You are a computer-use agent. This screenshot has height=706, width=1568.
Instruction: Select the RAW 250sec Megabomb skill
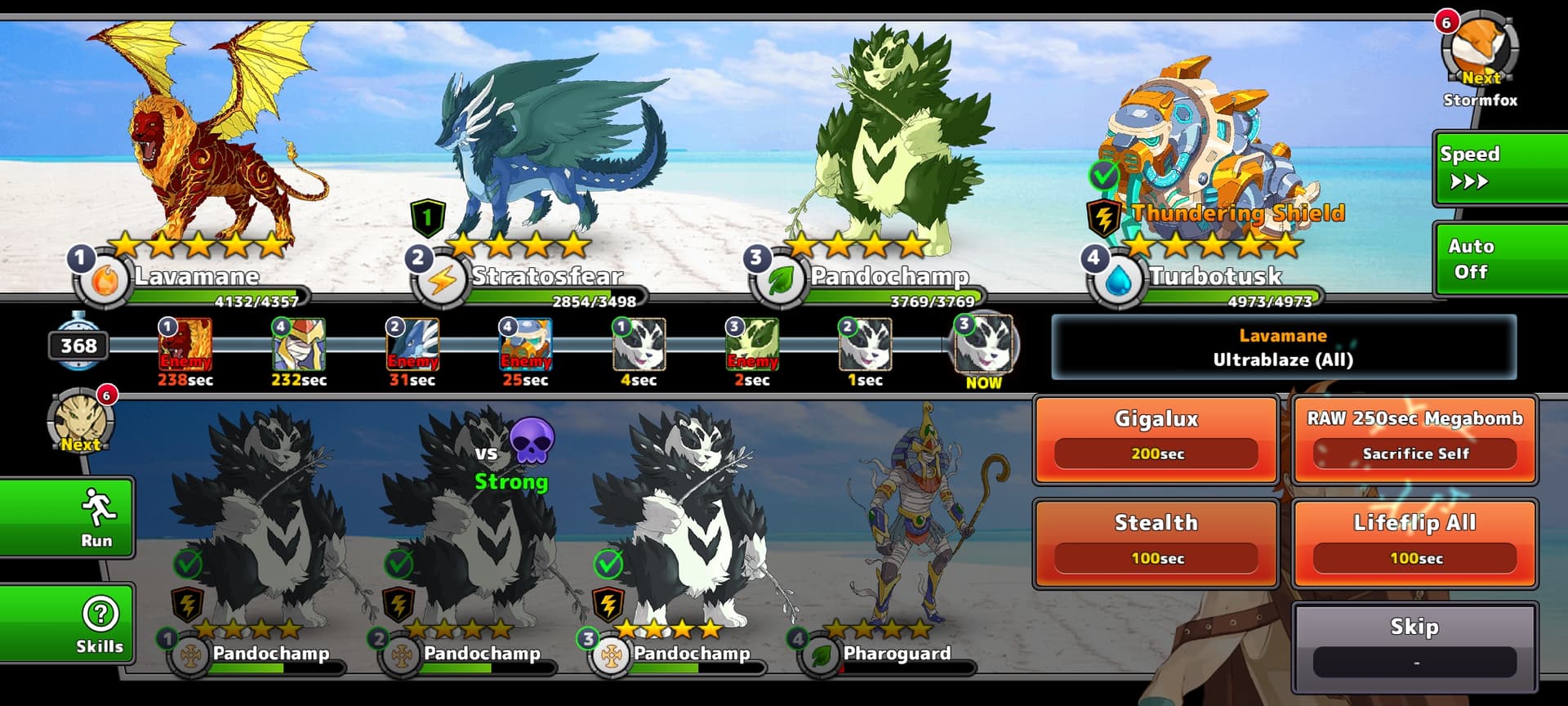(x=1414, y=439)
